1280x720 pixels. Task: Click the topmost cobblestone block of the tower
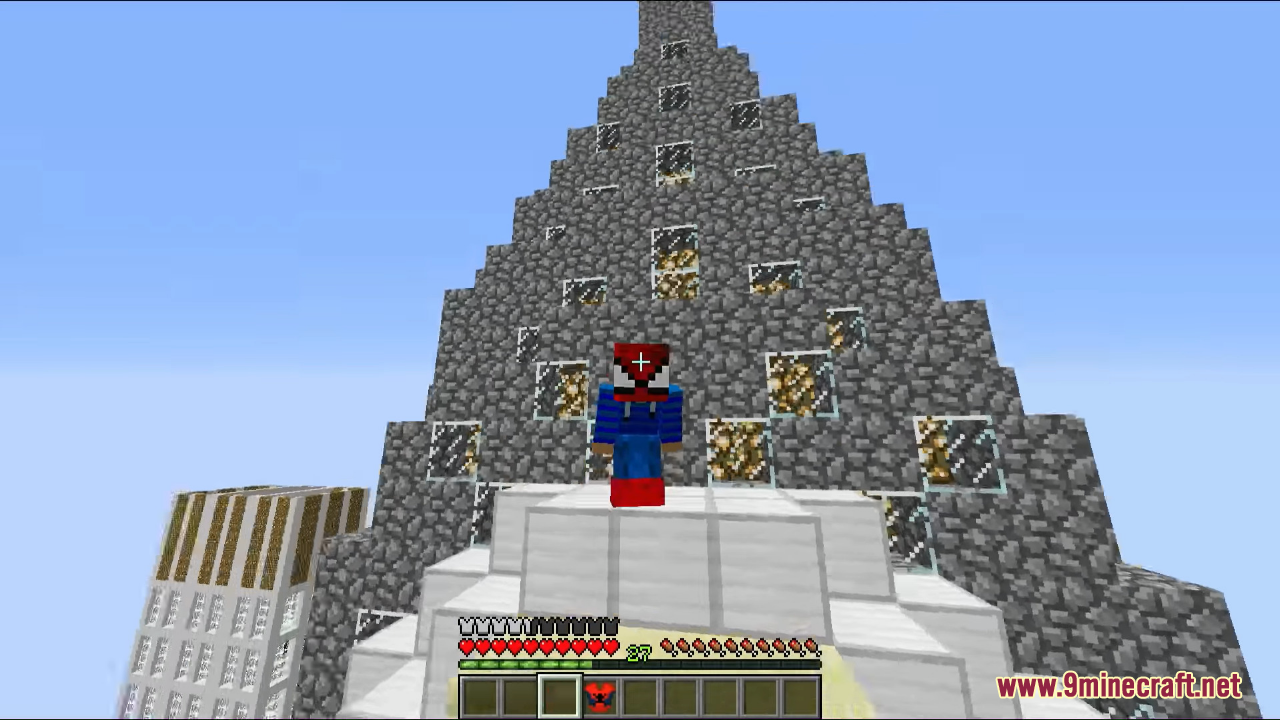pyautogui.click(x=675, y=15)
